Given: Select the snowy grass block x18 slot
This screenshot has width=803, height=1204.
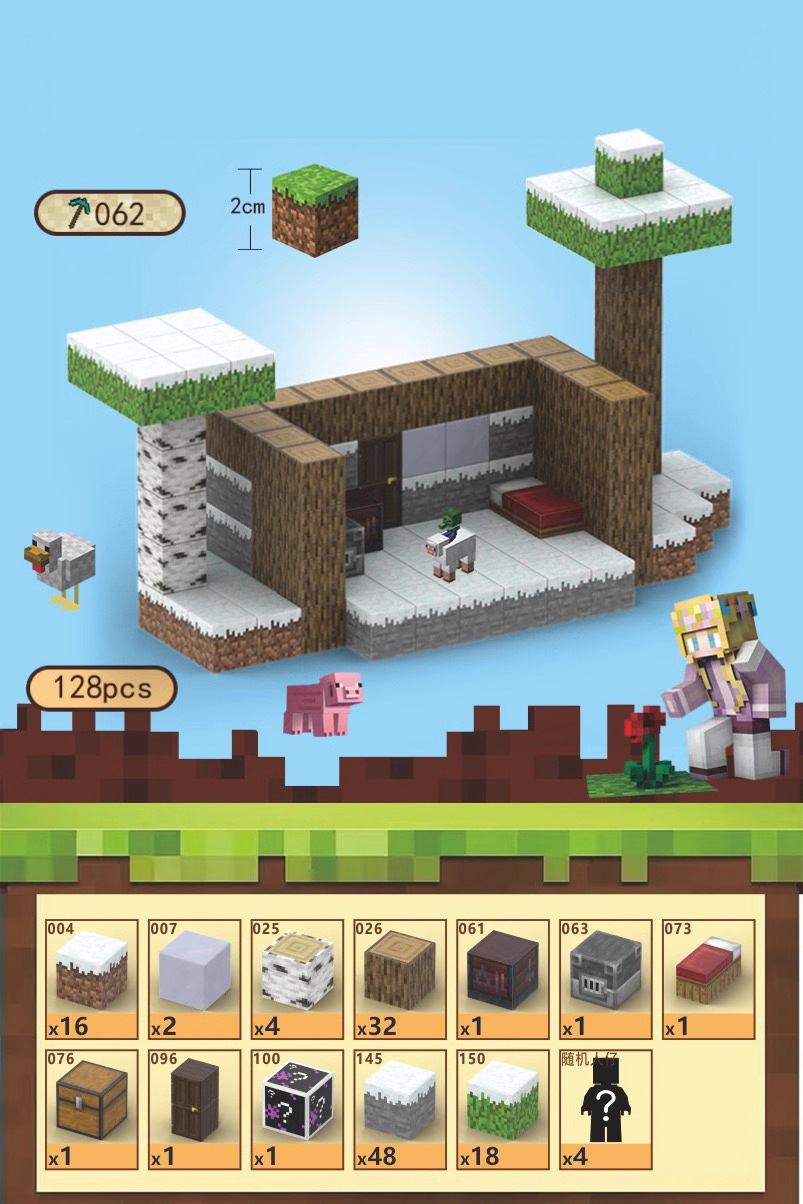Looking at the screenshot, I should click(x=503, y=1109).
